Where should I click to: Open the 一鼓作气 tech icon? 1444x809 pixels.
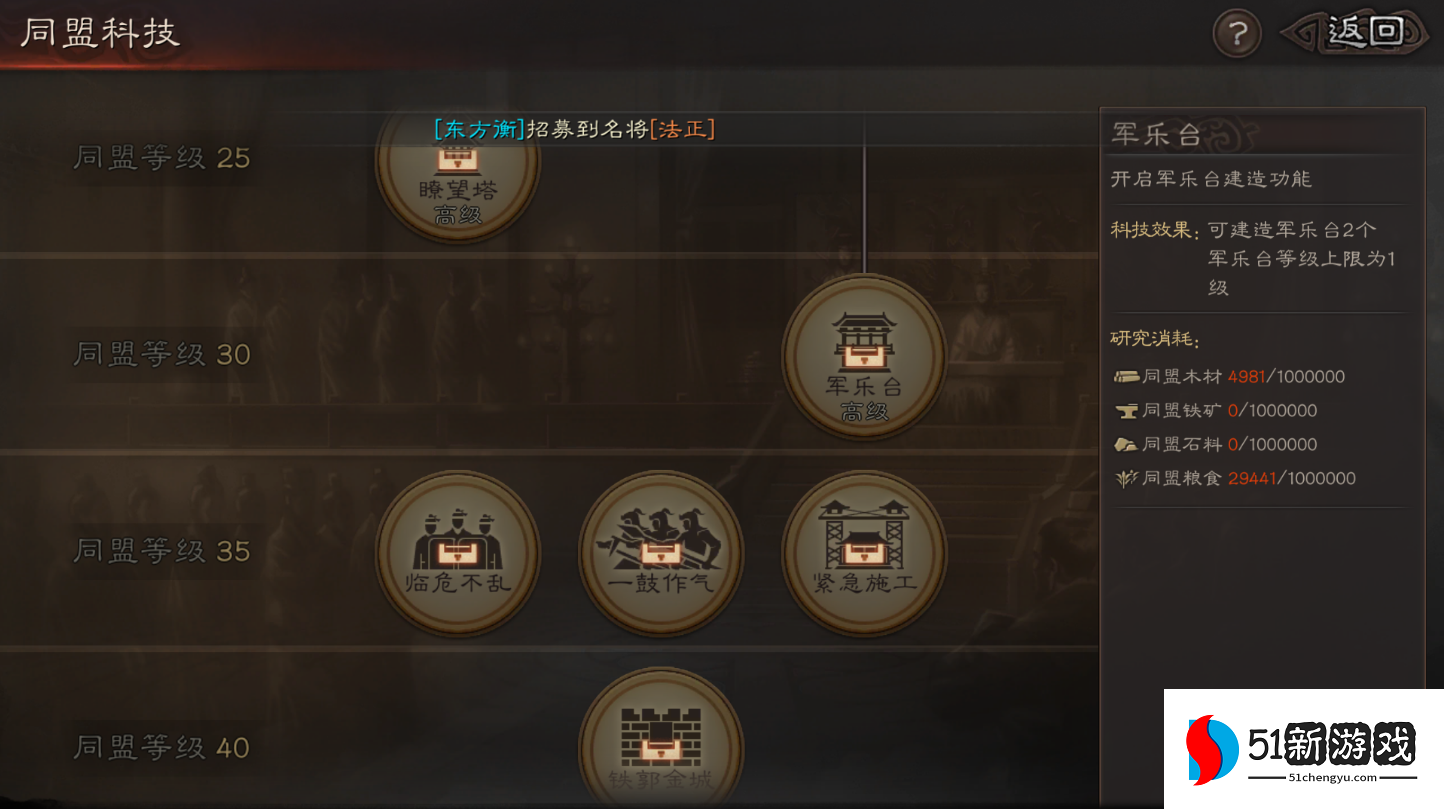coord(661,552)
